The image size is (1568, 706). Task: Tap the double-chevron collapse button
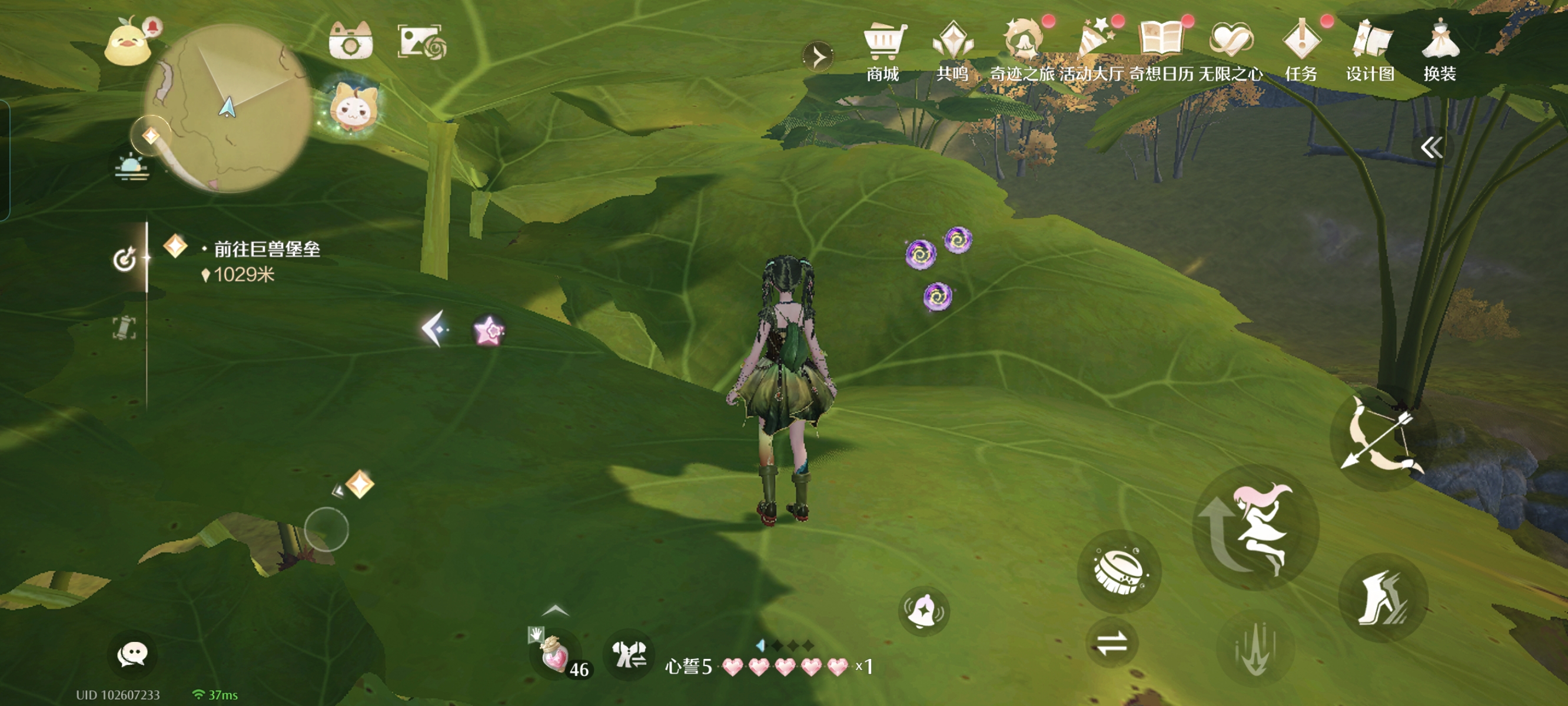coord(1431,147)
